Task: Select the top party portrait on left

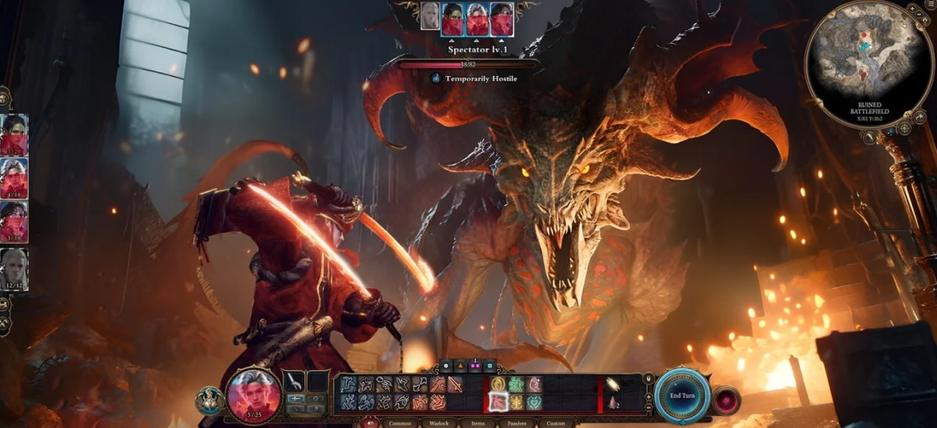Action: pos(14,135)
